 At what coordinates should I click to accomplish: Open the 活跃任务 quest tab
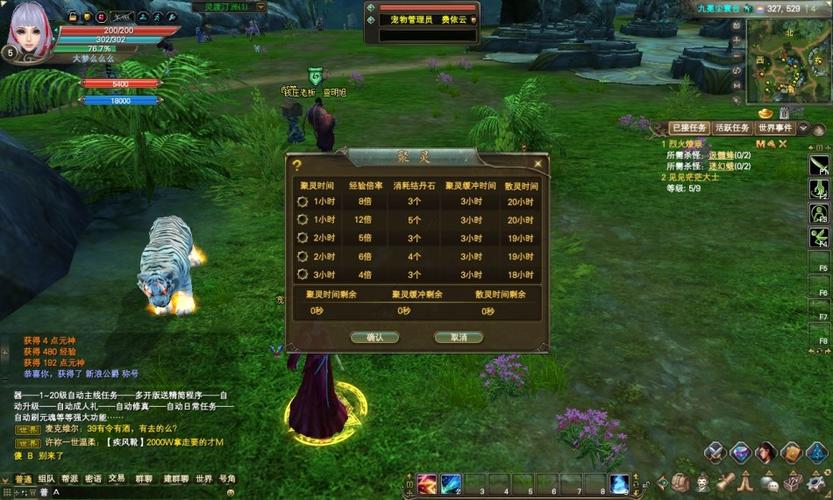pos(731,128)
